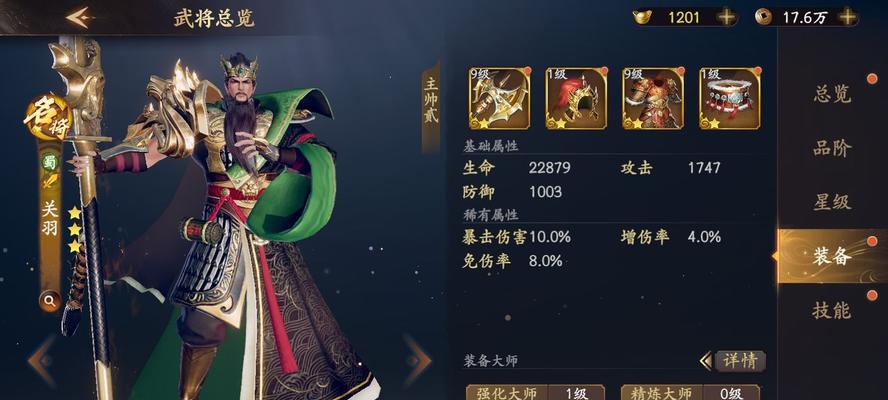888x400 pixels.
Task: Click the magnifier icon below 关羽's name
Action: tap(48, 298)
